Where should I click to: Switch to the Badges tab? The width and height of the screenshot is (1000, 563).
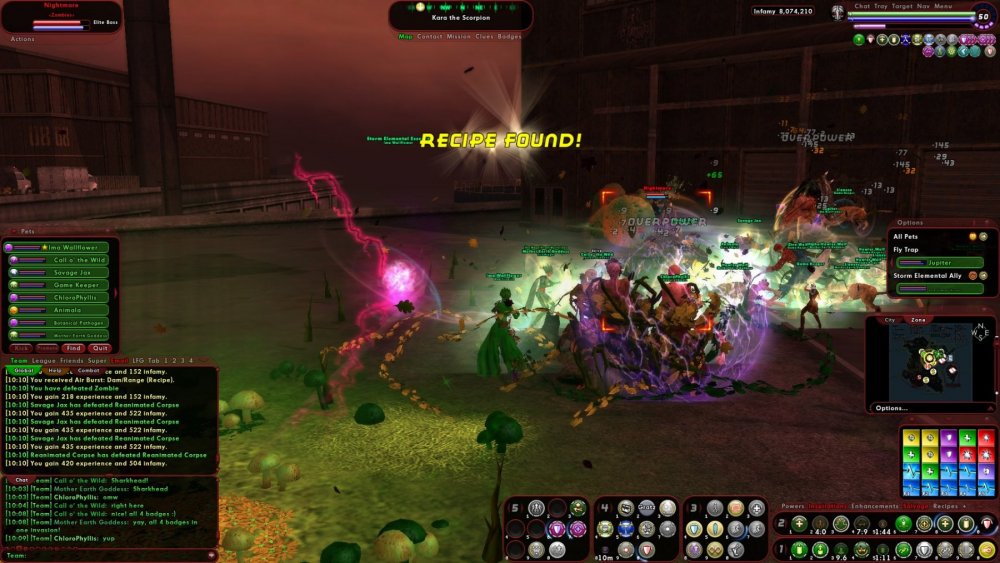point(509,36)
